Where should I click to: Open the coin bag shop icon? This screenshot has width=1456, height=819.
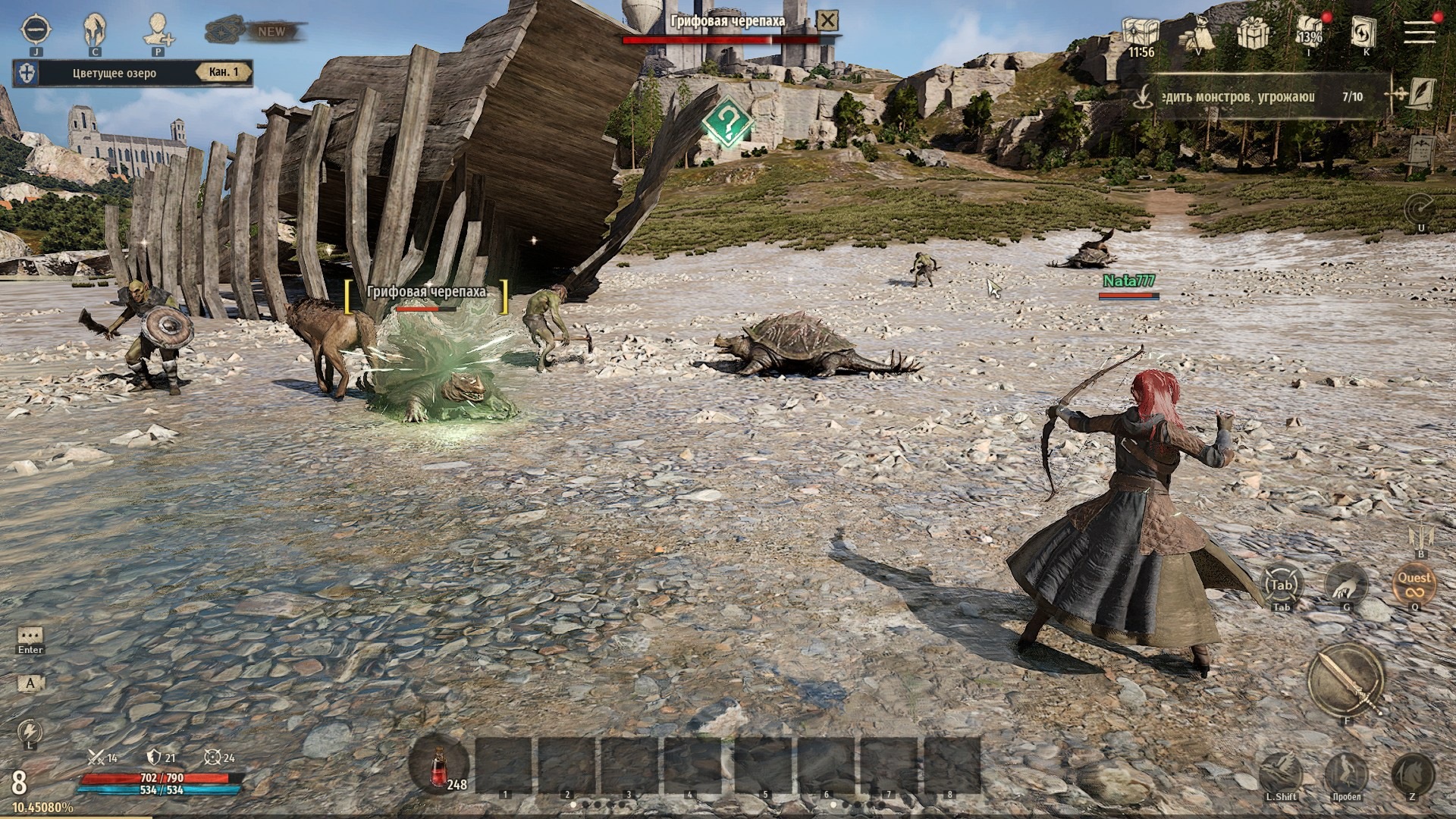(x=1198, y=33)
